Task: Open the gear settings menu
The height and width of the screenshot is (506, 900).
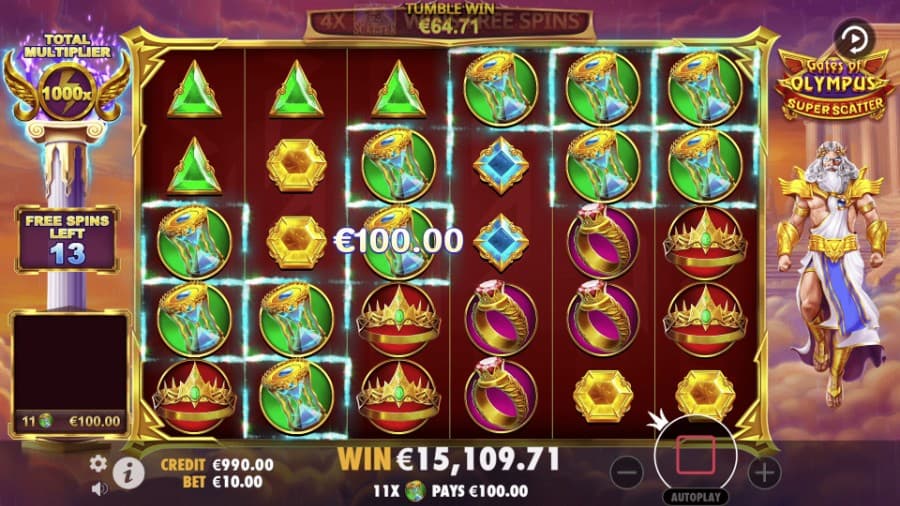Action: [x=98, y=463]
